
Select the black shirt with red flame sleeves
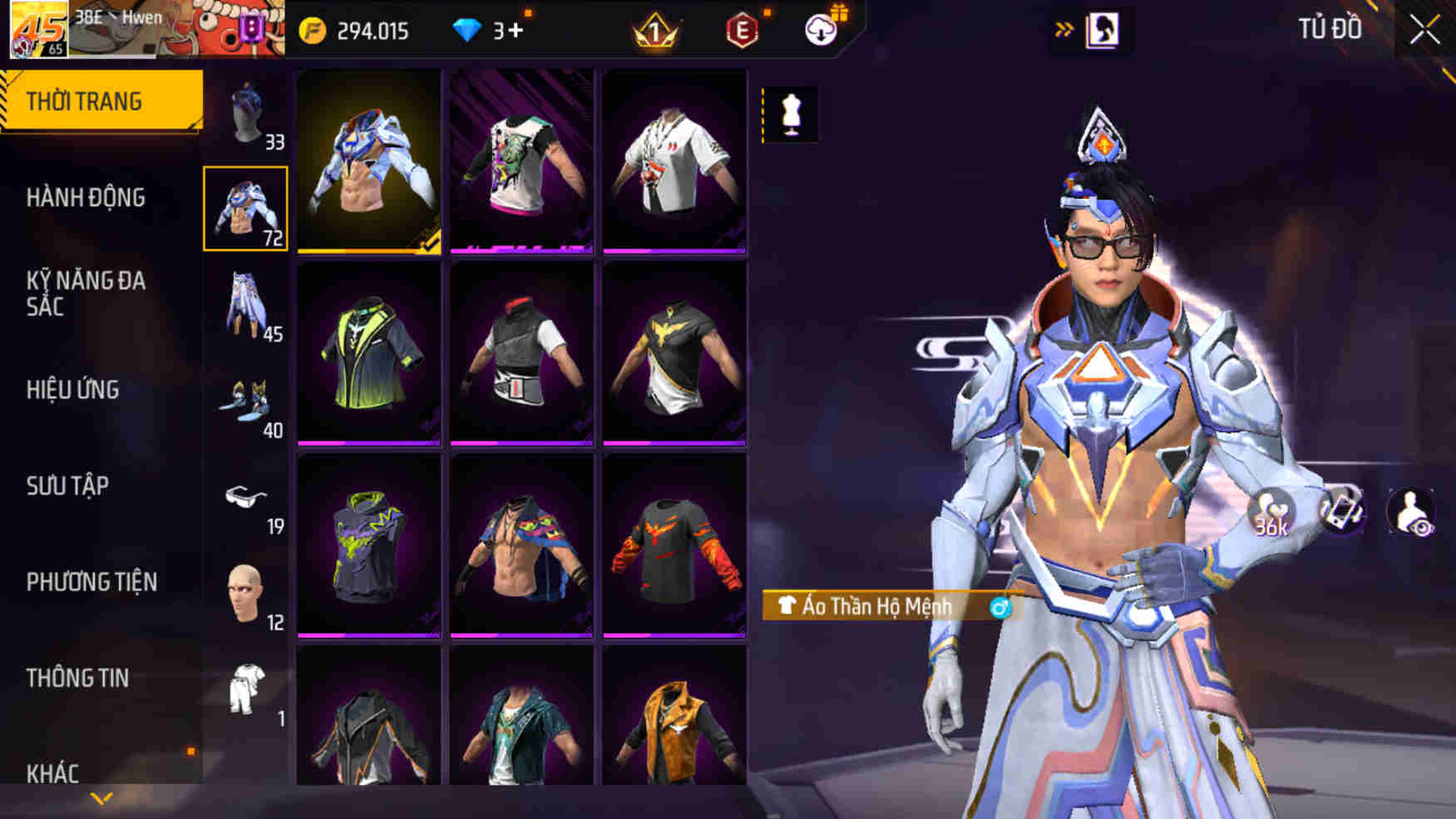(x=674, y=545)
